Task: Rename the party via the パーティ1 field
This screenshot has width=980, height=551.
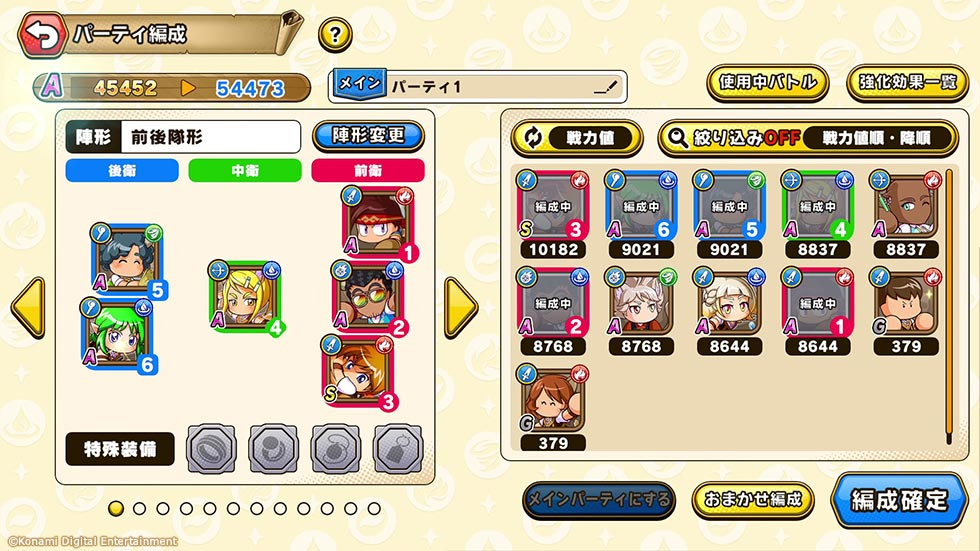Action: pyautogui.click(x=478, y=87)
